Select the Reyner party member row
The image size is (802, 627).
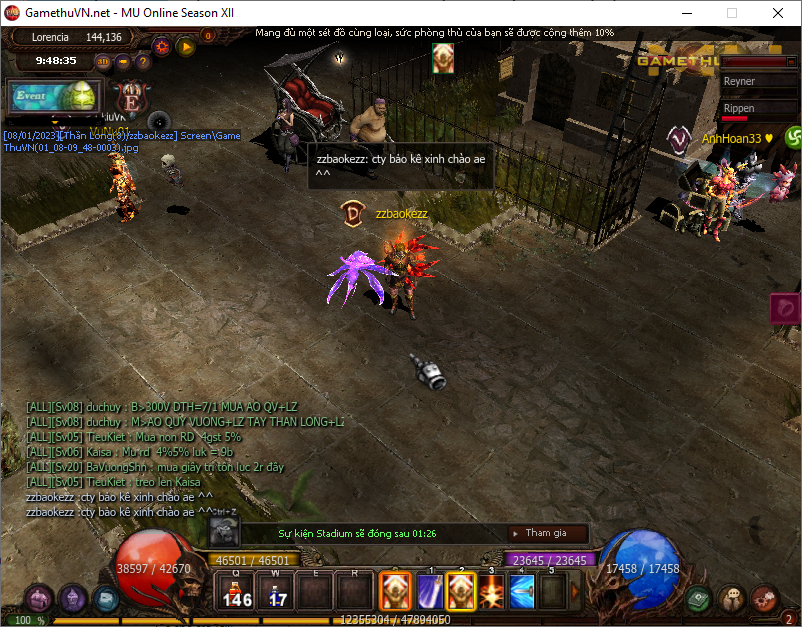pyautogui.click(x=754, y=81)
